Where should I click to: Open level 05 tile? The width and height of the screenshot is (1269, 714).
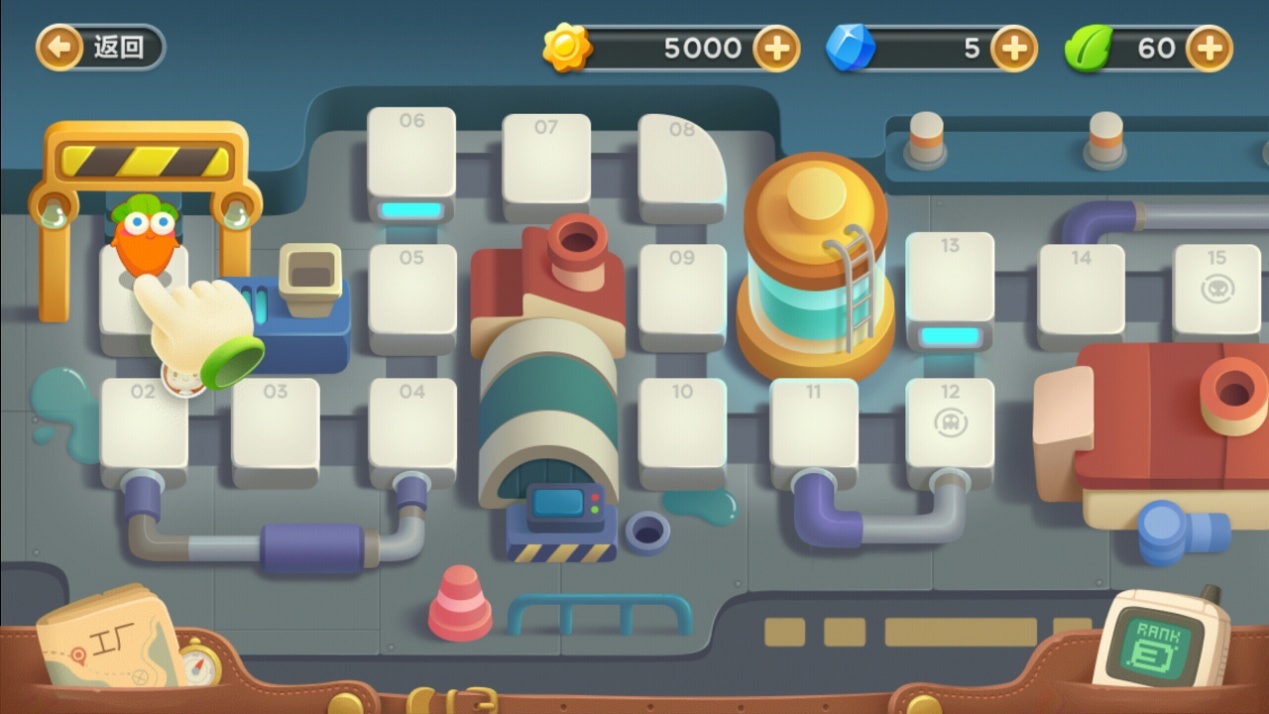(x=412, y=292)
